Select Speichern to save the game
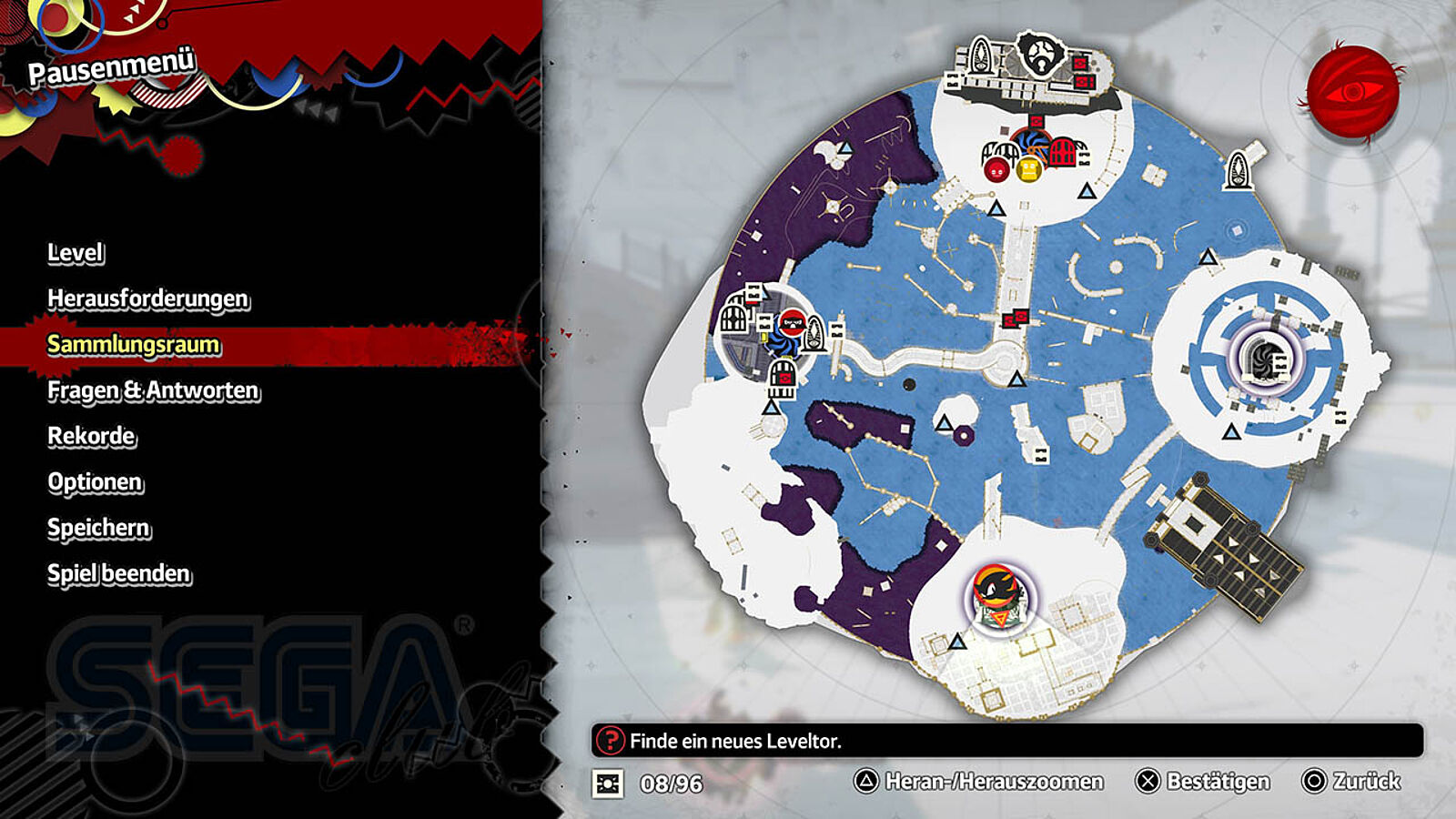The width and height of the screenshot is (1456, 819). [98, 528]
